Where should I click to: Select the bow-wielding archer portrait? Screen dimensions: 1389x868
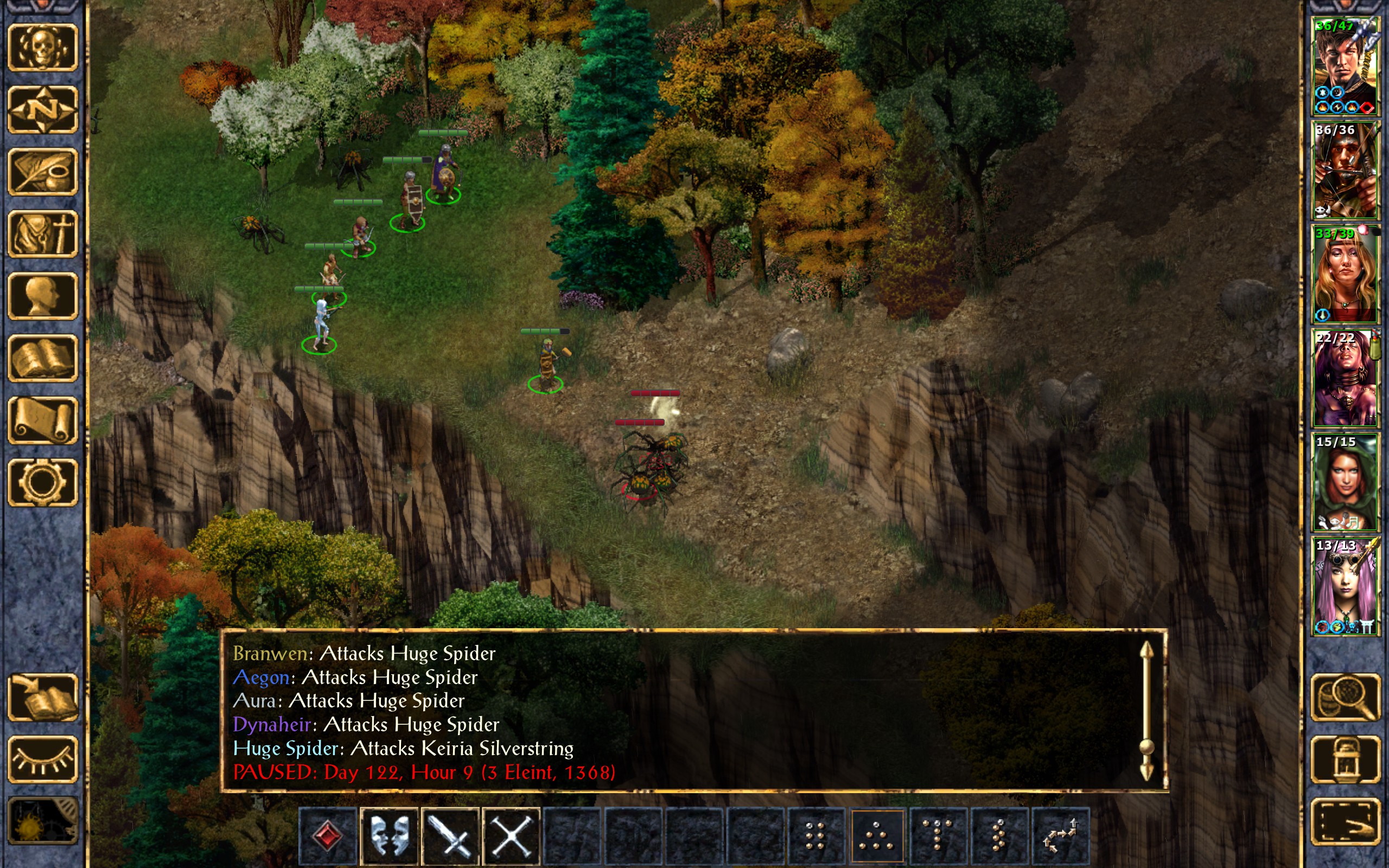(x=1345, y=170)
